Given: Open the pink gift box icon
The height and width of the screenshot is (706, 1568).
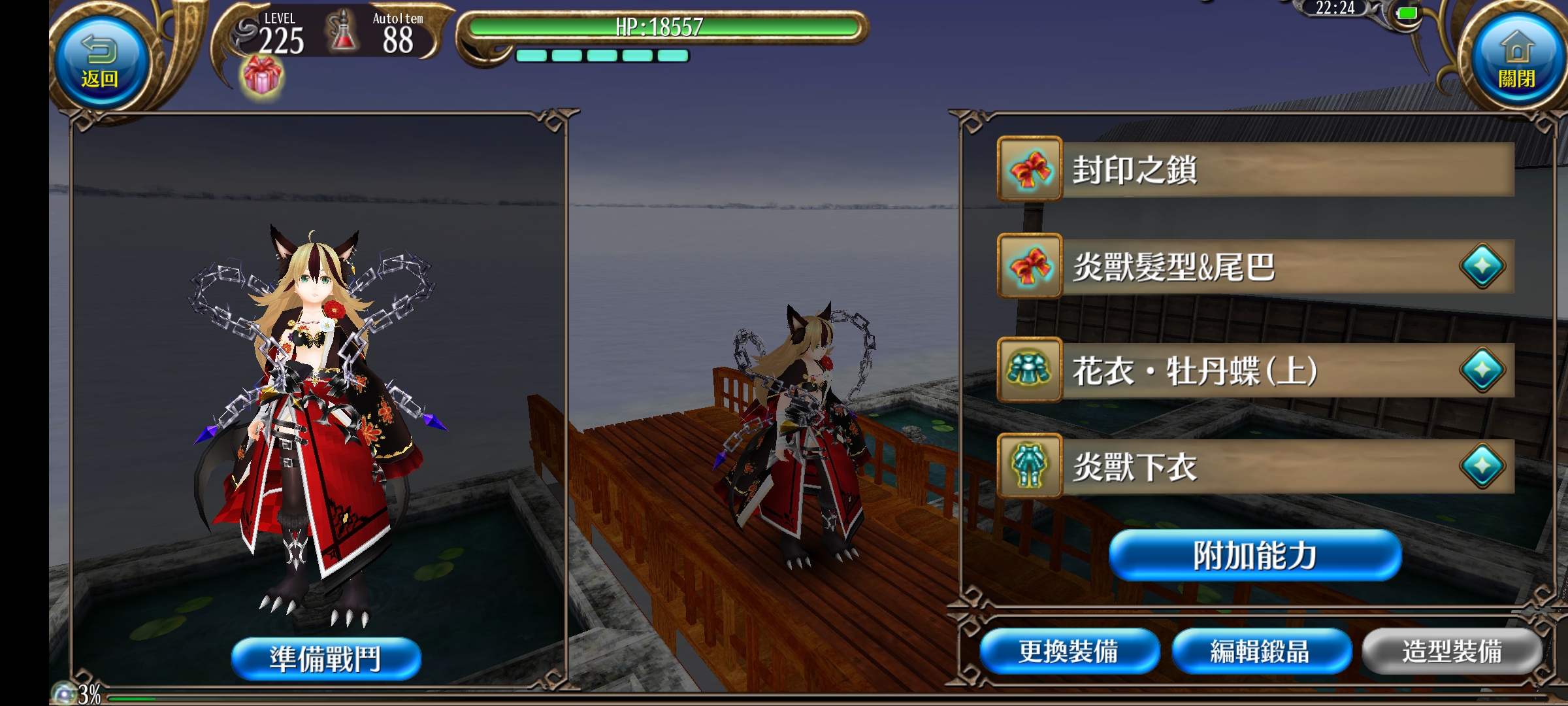Looking at the screenshot, I should (262, 75).
